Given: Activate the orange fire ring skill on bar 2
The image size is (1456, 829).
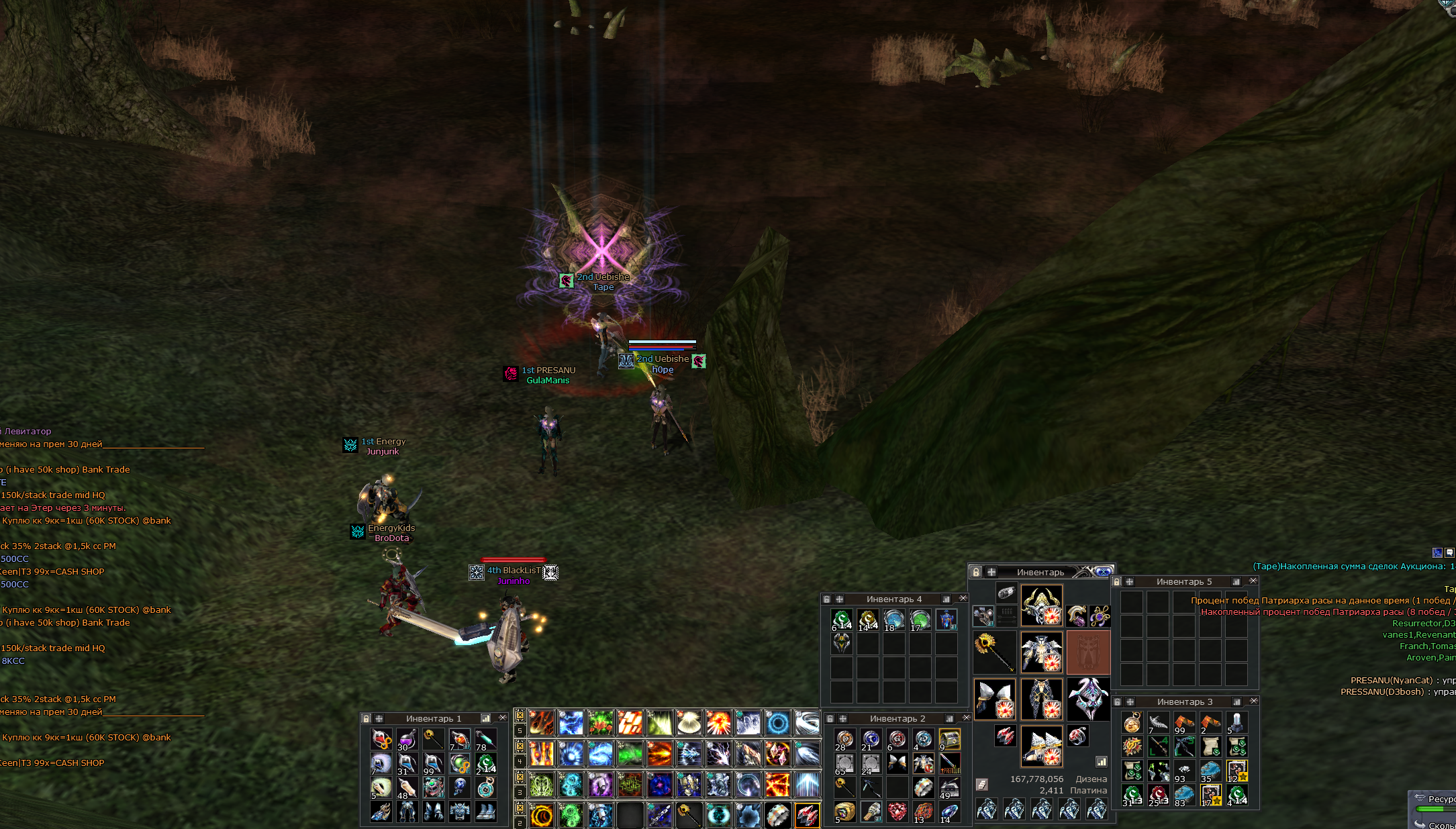Looking at the screenshot, I should point(541,815).
